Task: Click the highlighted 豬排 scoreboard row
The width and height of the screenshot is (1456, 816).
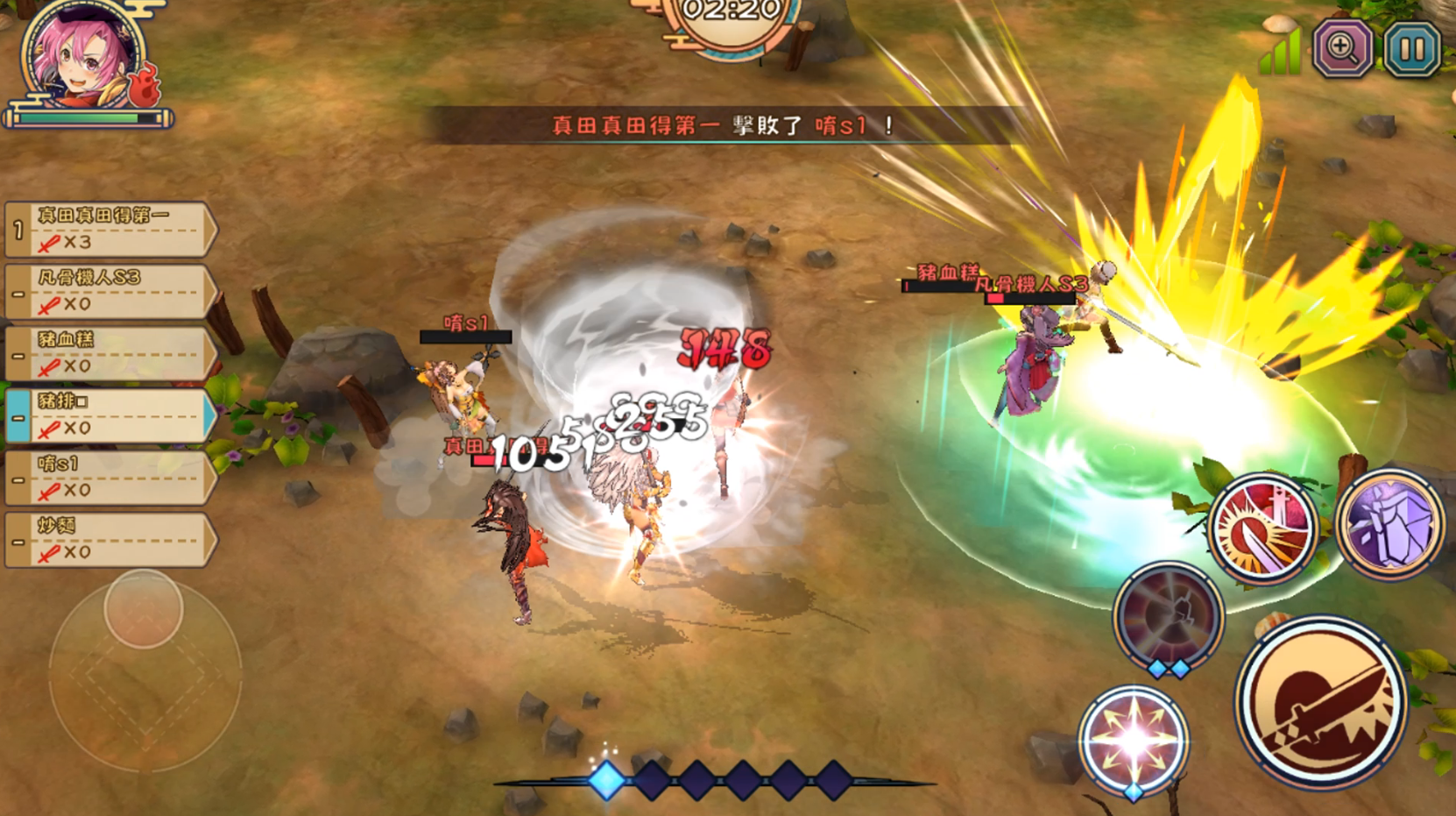Action: tap(110, 415)
